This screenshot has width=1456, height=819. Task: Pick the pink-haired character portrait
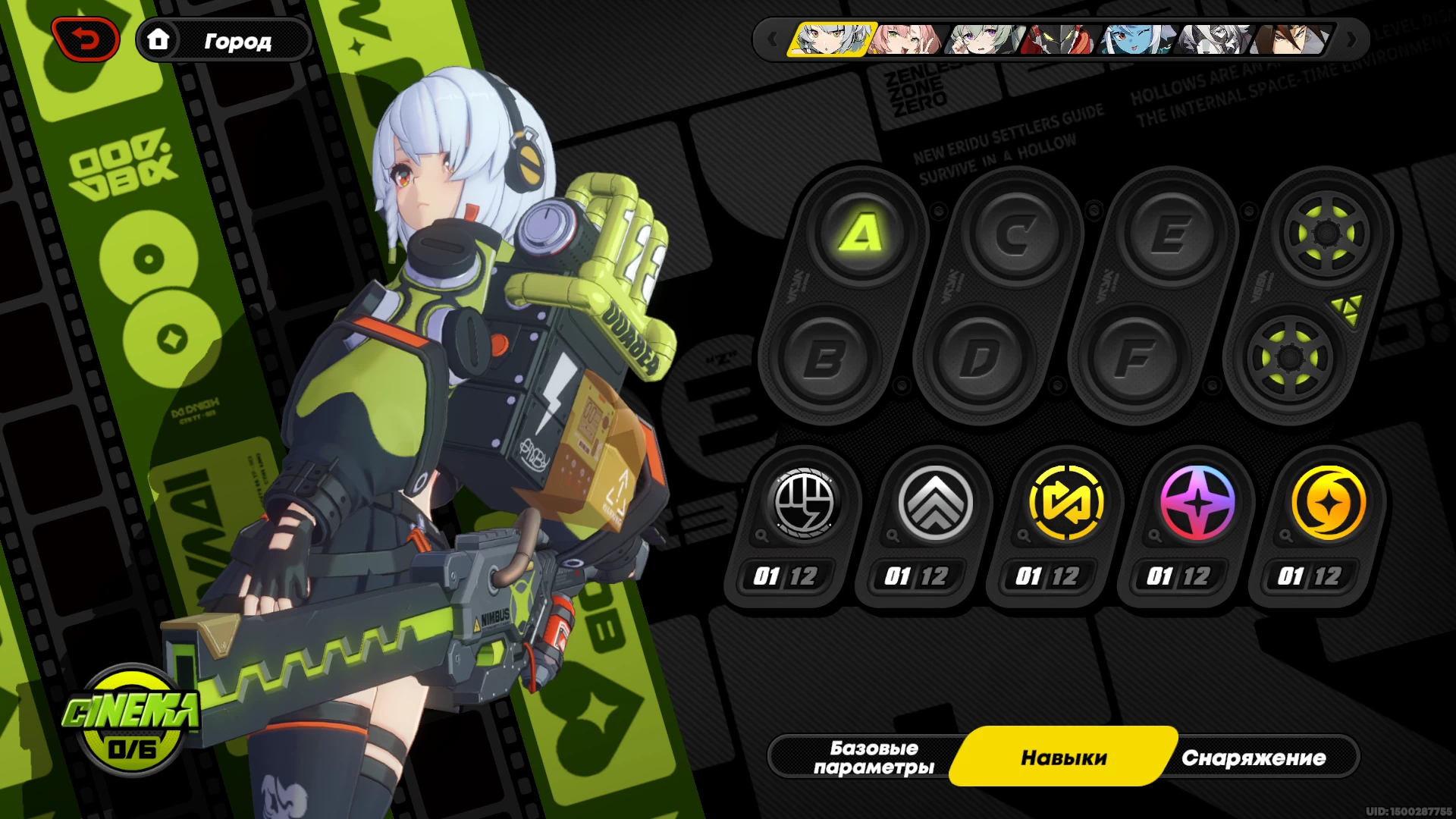point(907,39)
